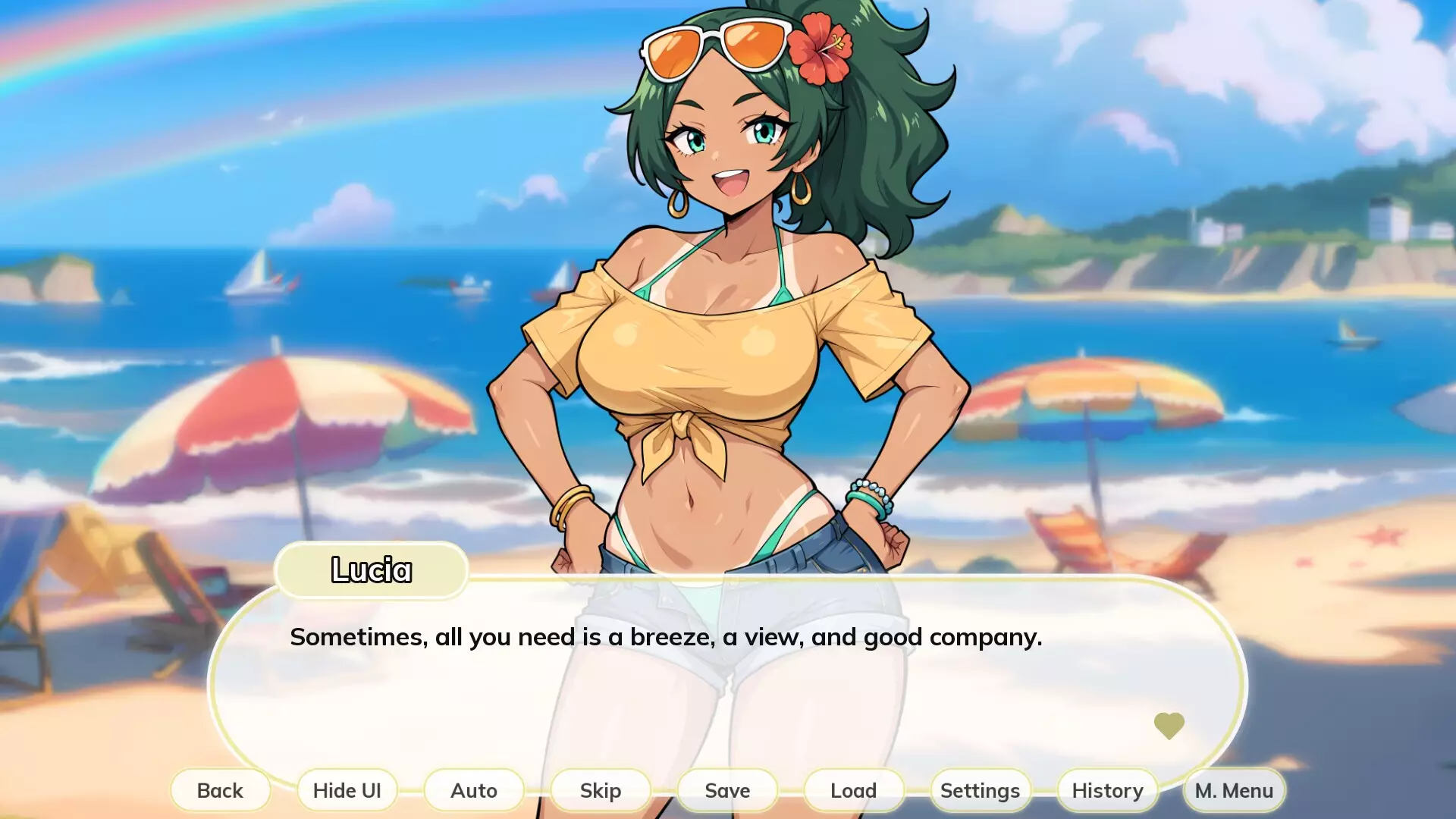Enable Auto mode for dialogue advancement
Image resolution: width=1456 pixels, height=819 pixels.
473,790
